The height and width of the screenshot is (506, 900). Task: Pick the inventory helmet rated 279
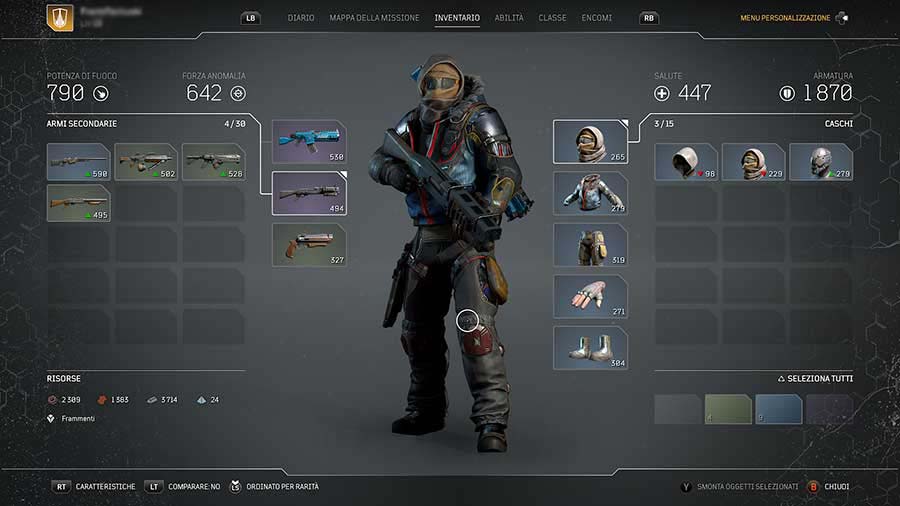821,161
